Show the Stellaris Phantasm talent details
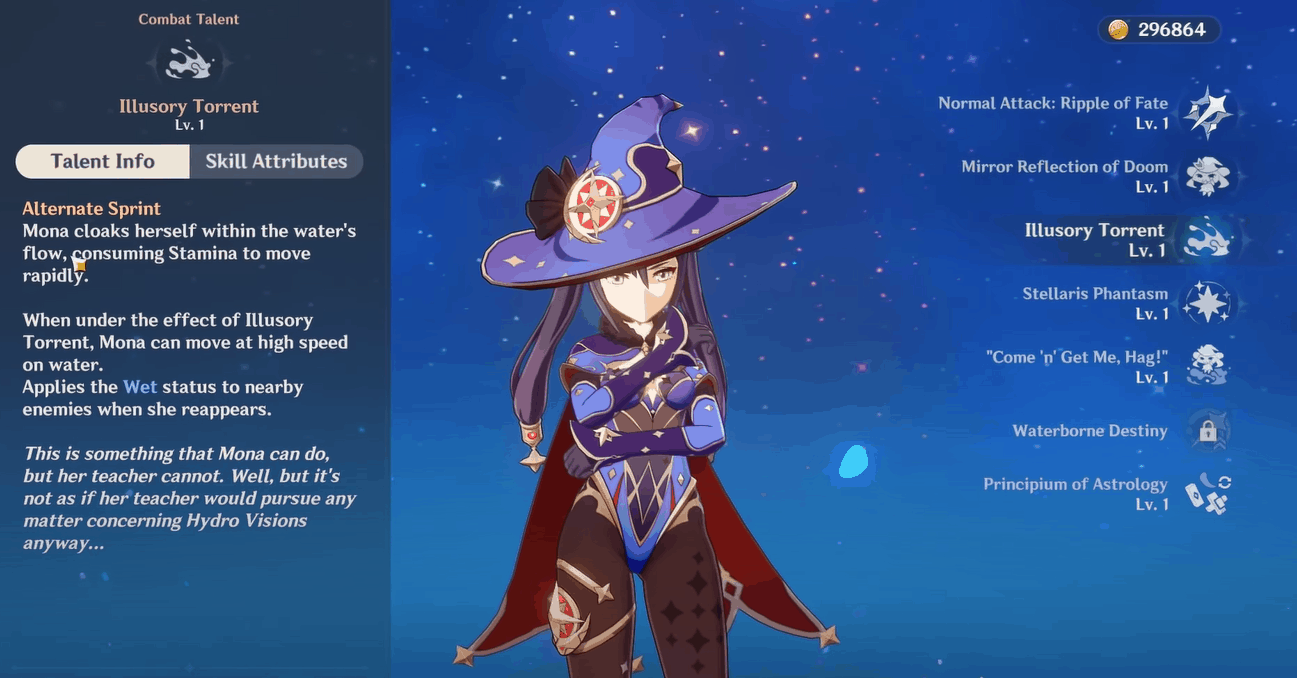This screenshot has width=1297, height=678. click(1207, 303)
